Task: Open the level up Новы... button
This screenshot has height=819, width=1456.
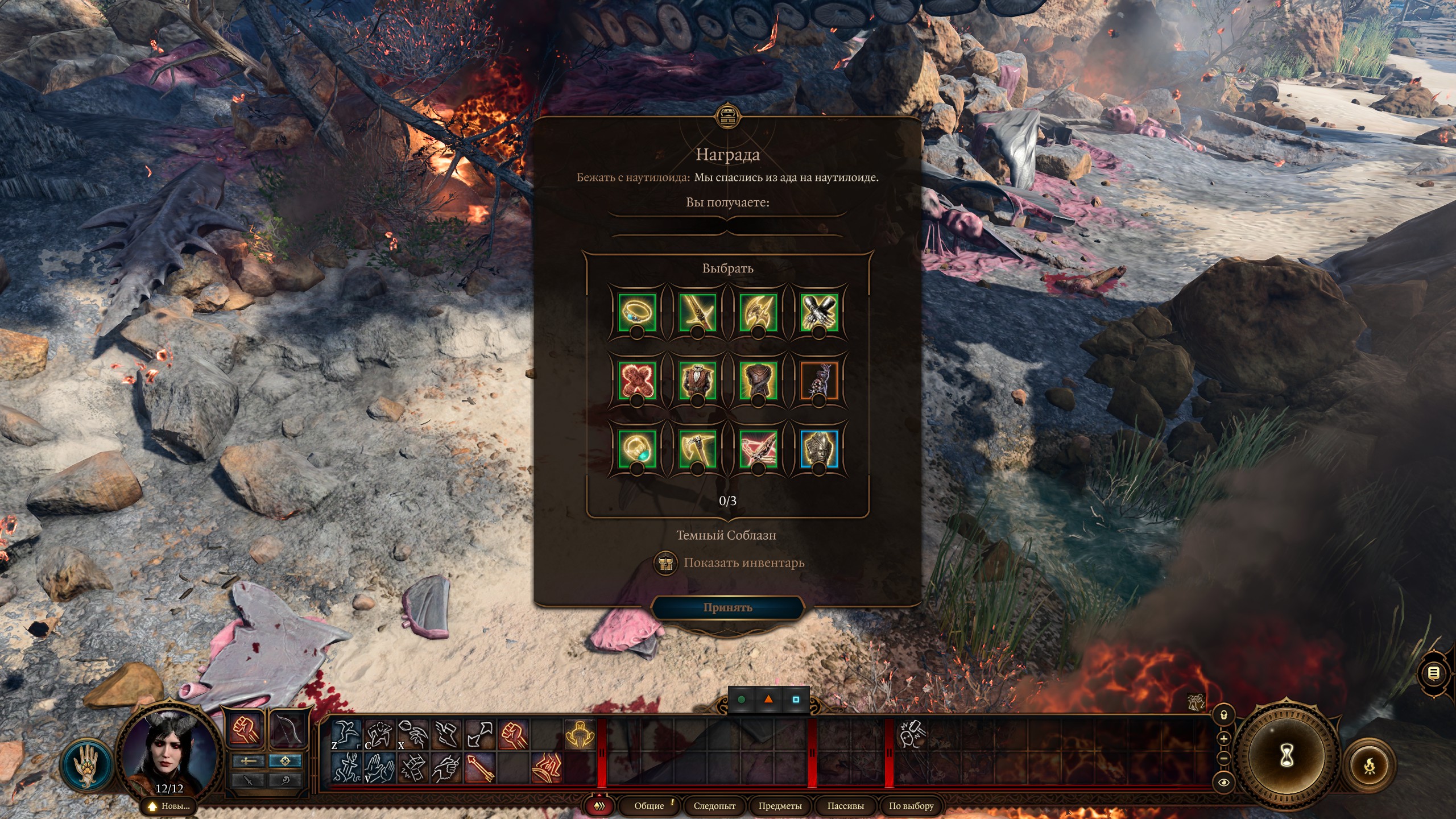Action: [169, 806]
